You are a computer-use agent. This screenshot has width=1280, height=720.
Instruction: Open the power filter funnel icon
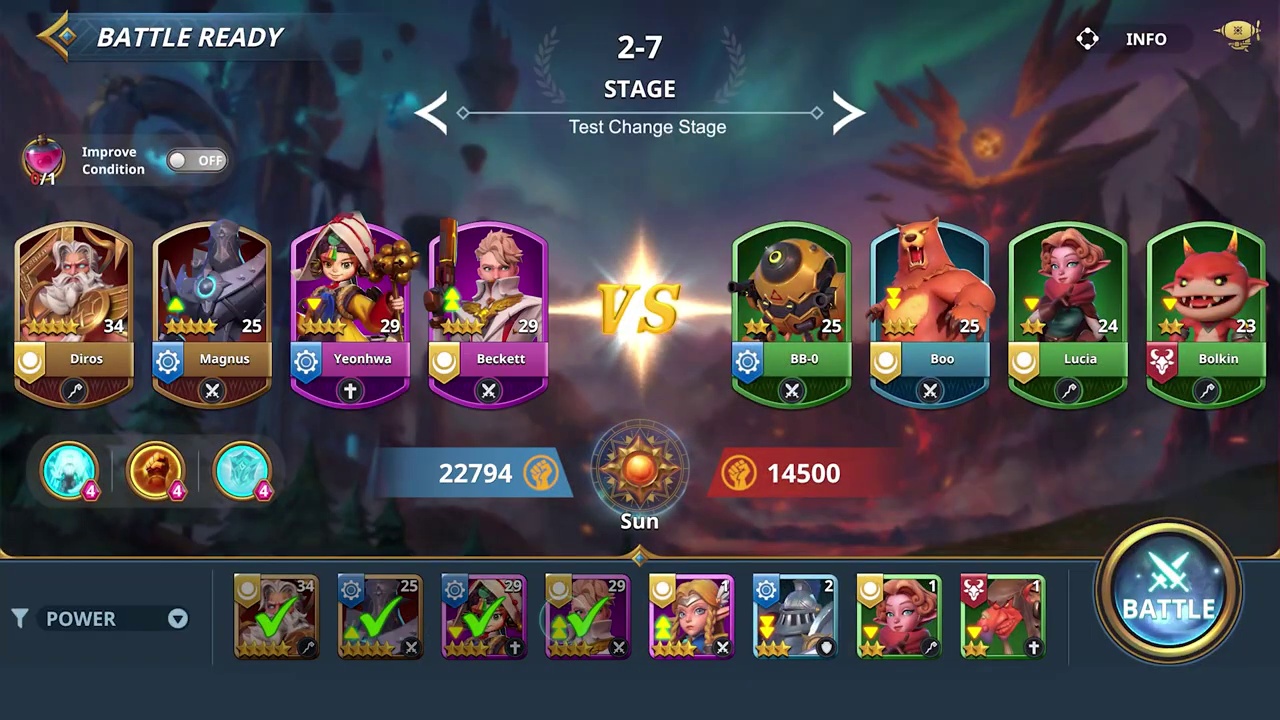(x=20, y=618)
